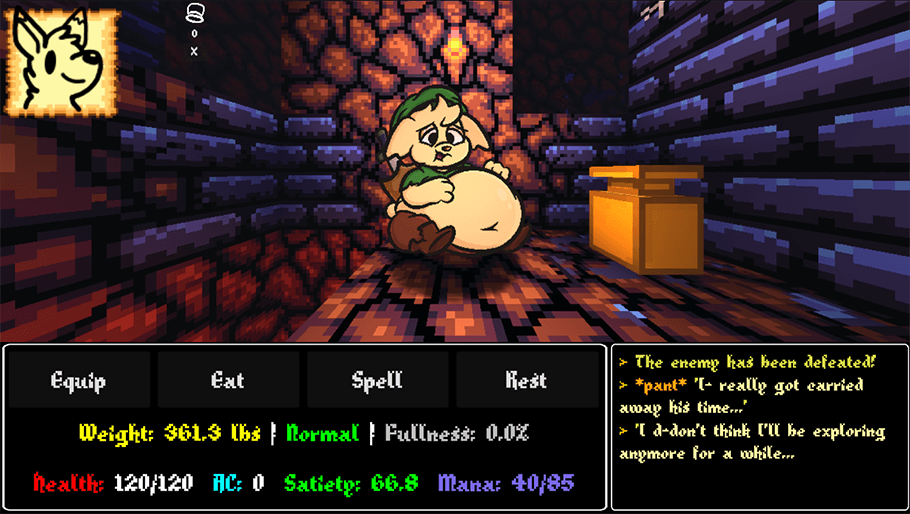This screenshot has height=514, width=910.
Task: Open the Equip menu
Action: [x=79, y=380]
